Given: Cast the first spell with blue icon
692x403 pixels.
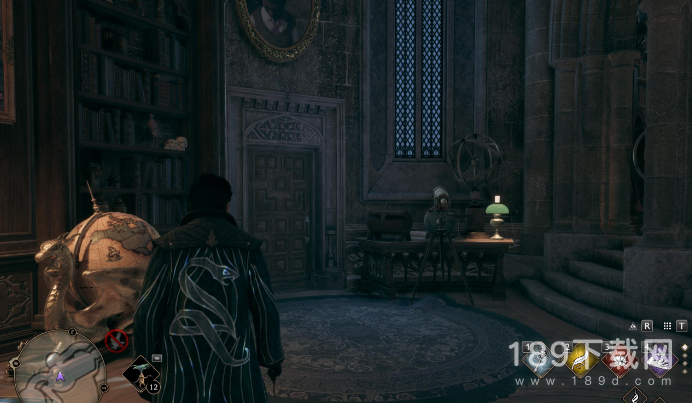Looking at the screenshot, I should point(539,361).
